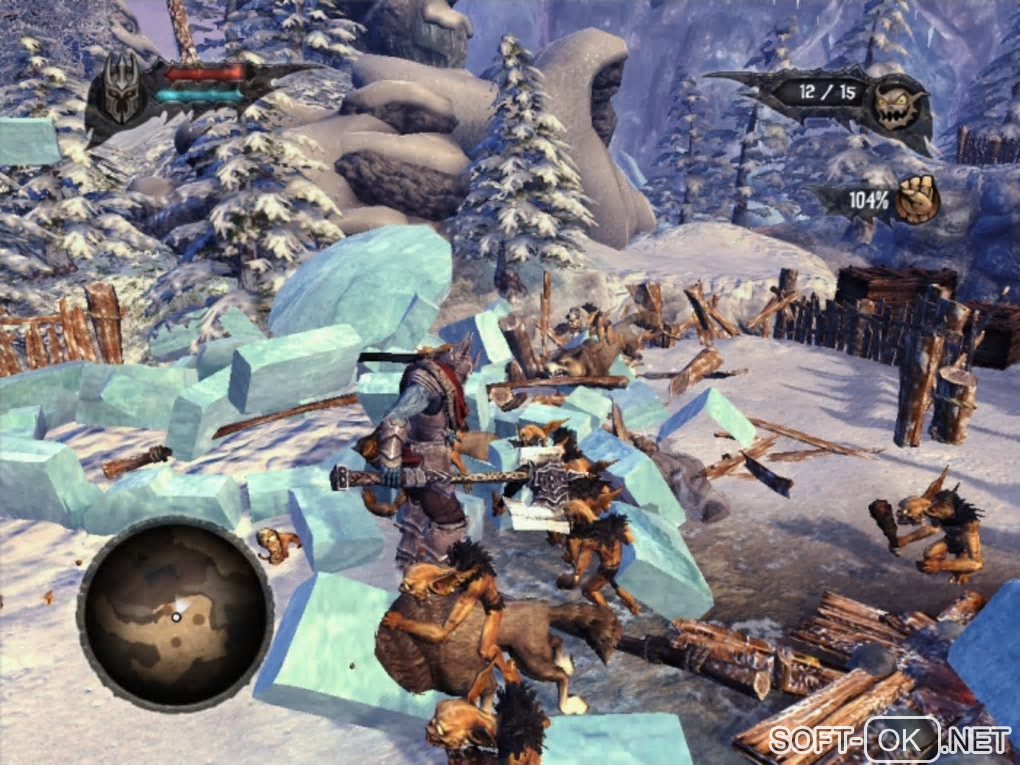Open the SOFT-OK.NET watermark link
Screen dimensions: 1020x765
coord(891,741)
